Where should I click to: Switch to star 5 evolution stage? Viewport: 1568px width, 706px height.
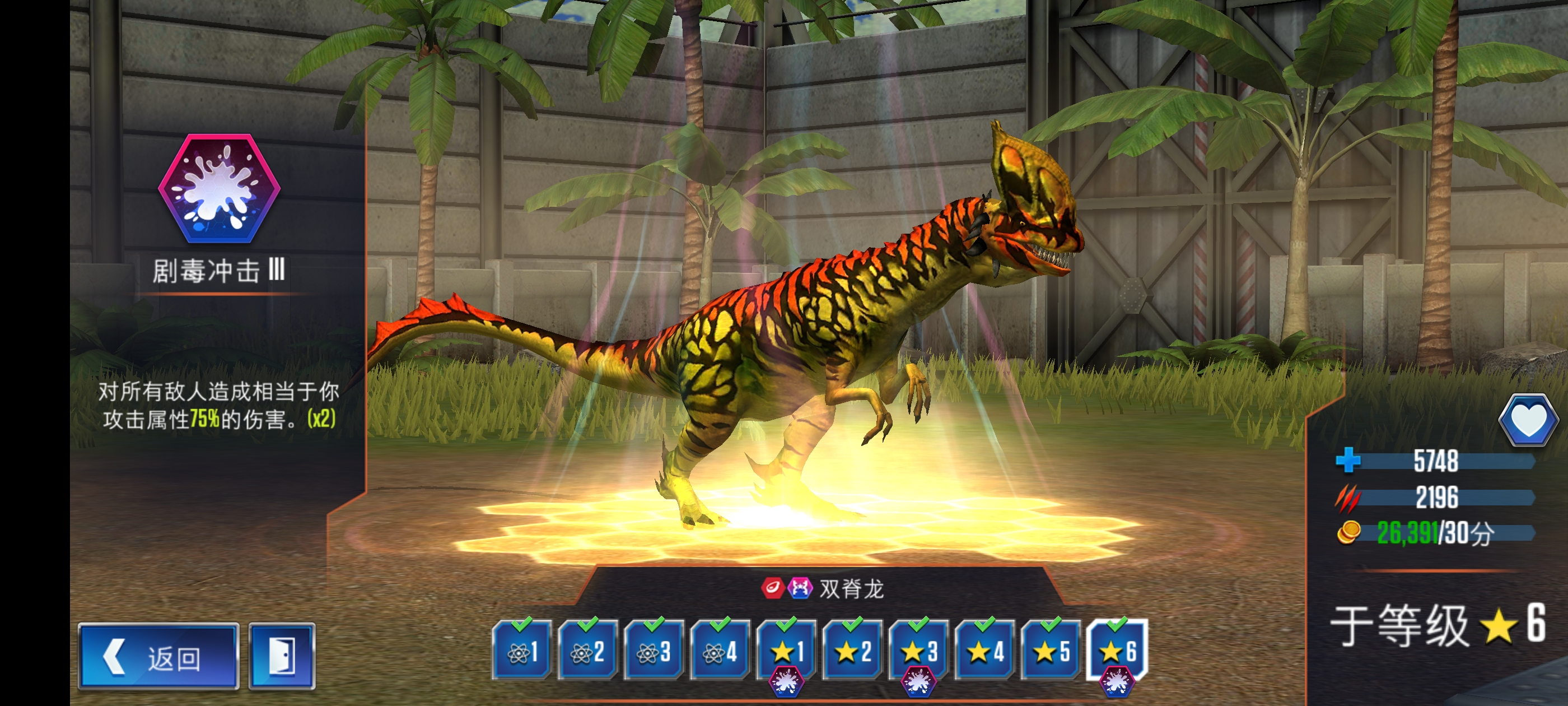pyautogui.click(x=1051, y=651)
